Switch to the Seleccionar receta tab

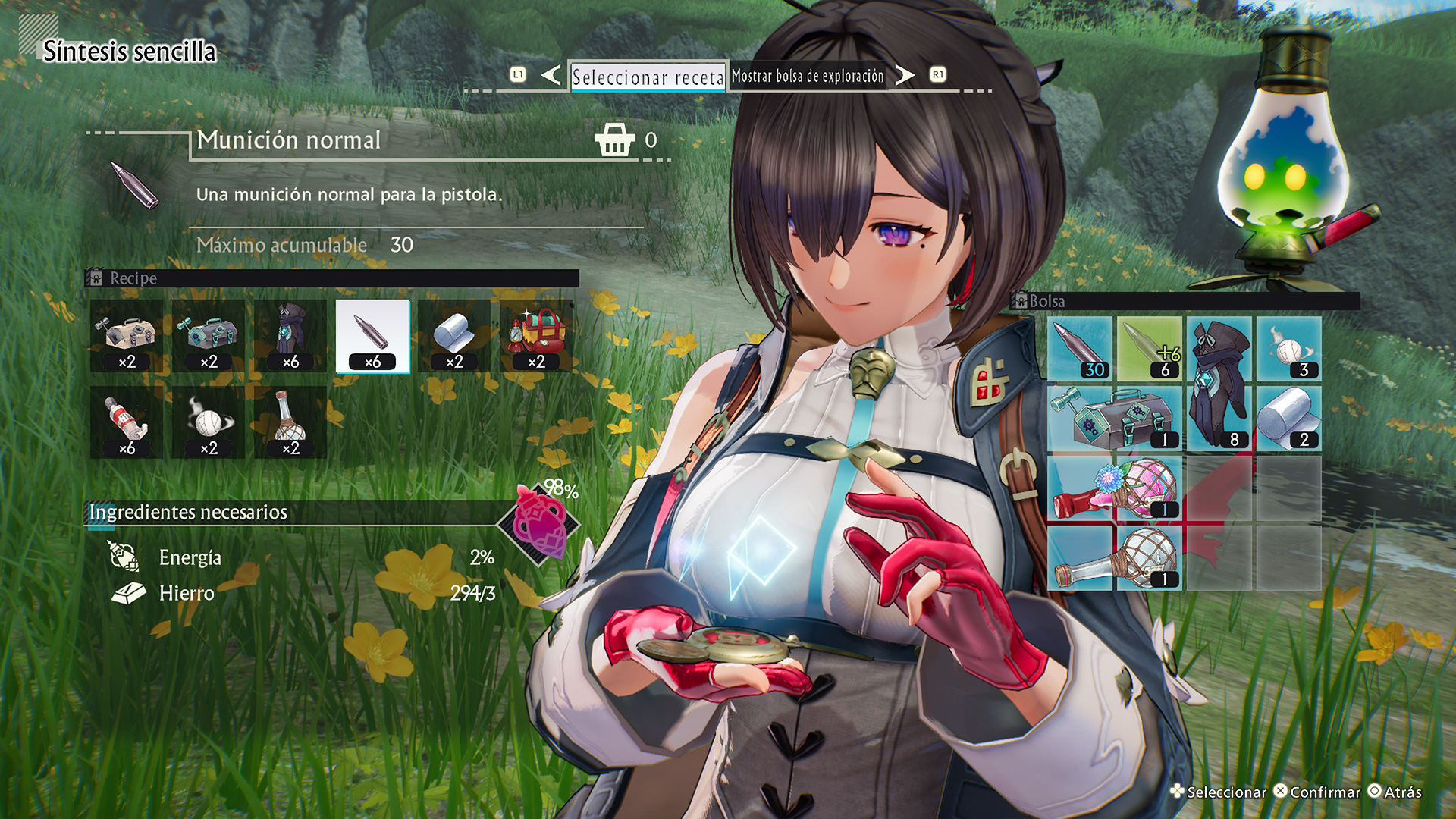648,77
